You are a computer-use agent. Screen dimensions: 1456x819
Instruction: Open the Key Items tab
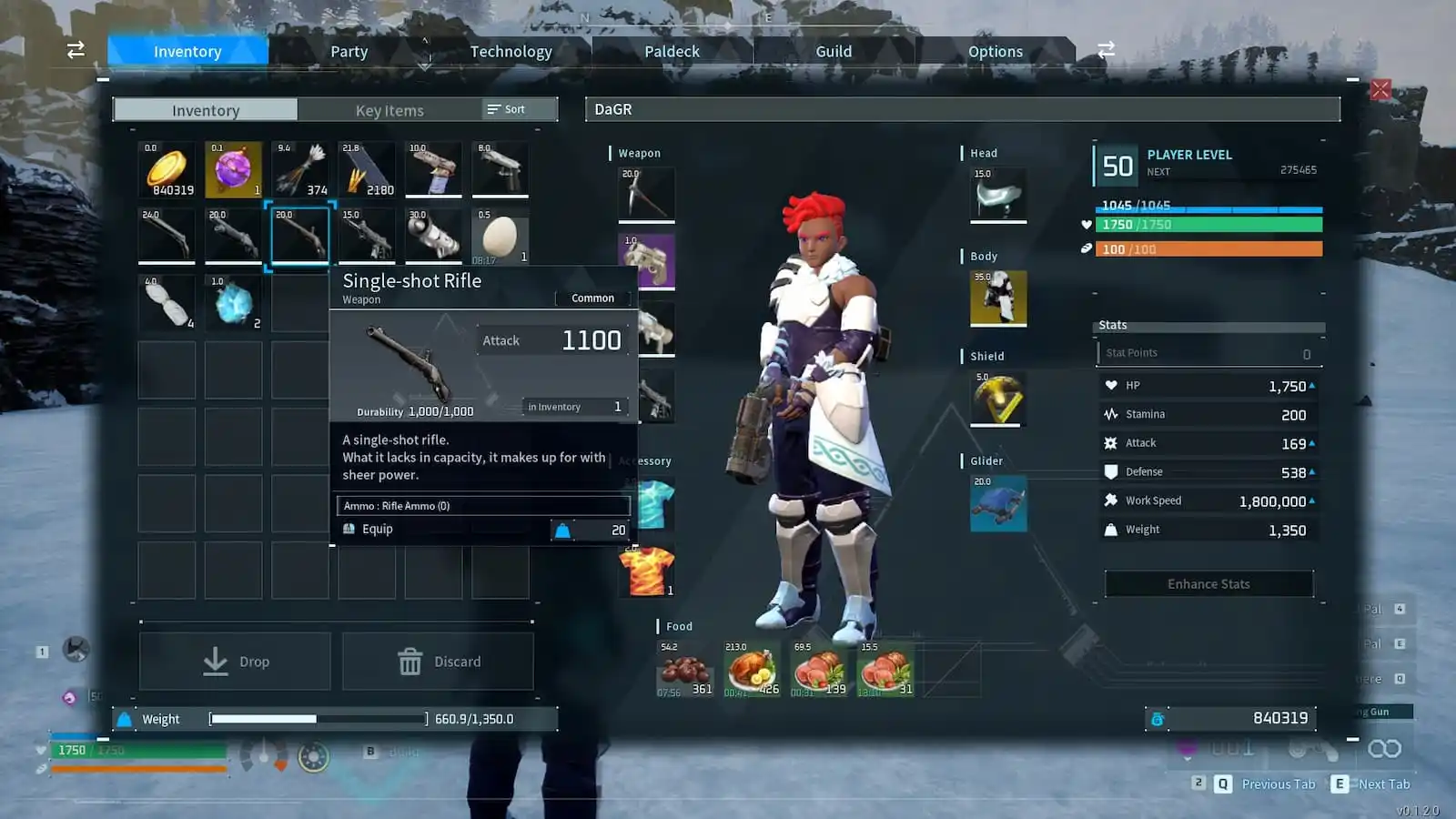tap(389, 110)
